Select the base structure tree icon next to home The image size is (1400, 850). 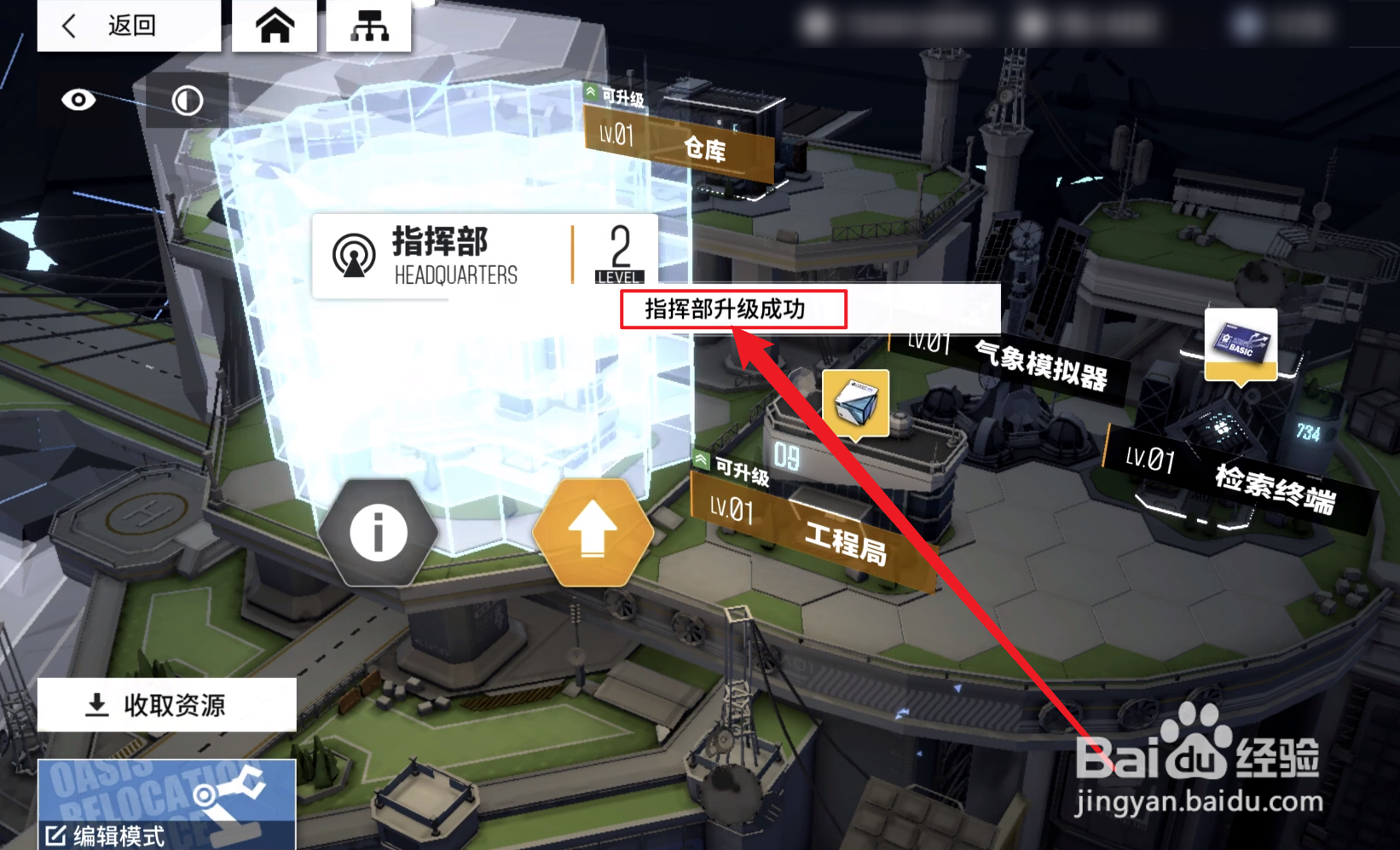pyautogui.click(x=370, y=24)
